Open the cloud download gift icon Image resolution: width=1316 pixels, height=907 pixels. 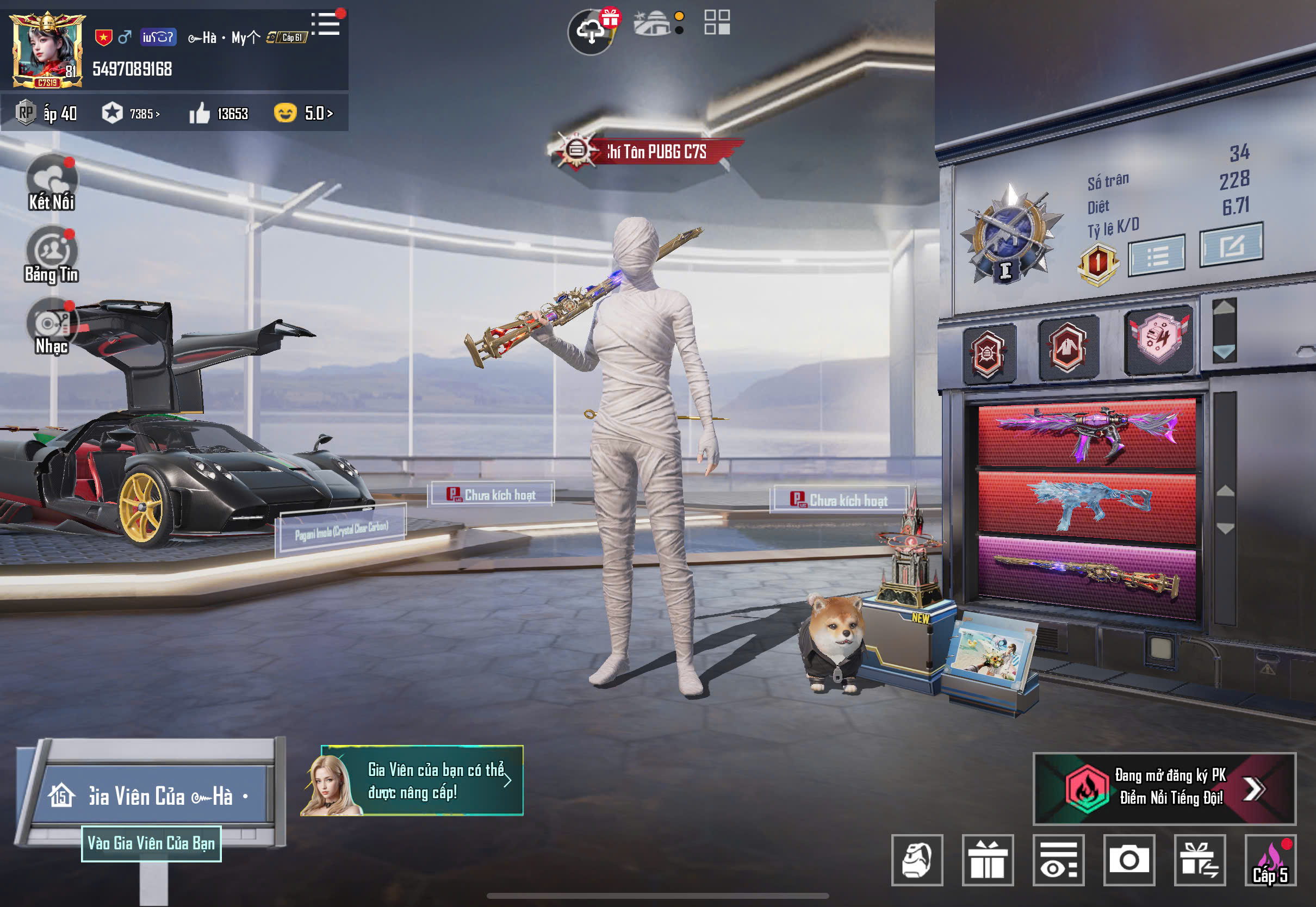click(592, 31)
